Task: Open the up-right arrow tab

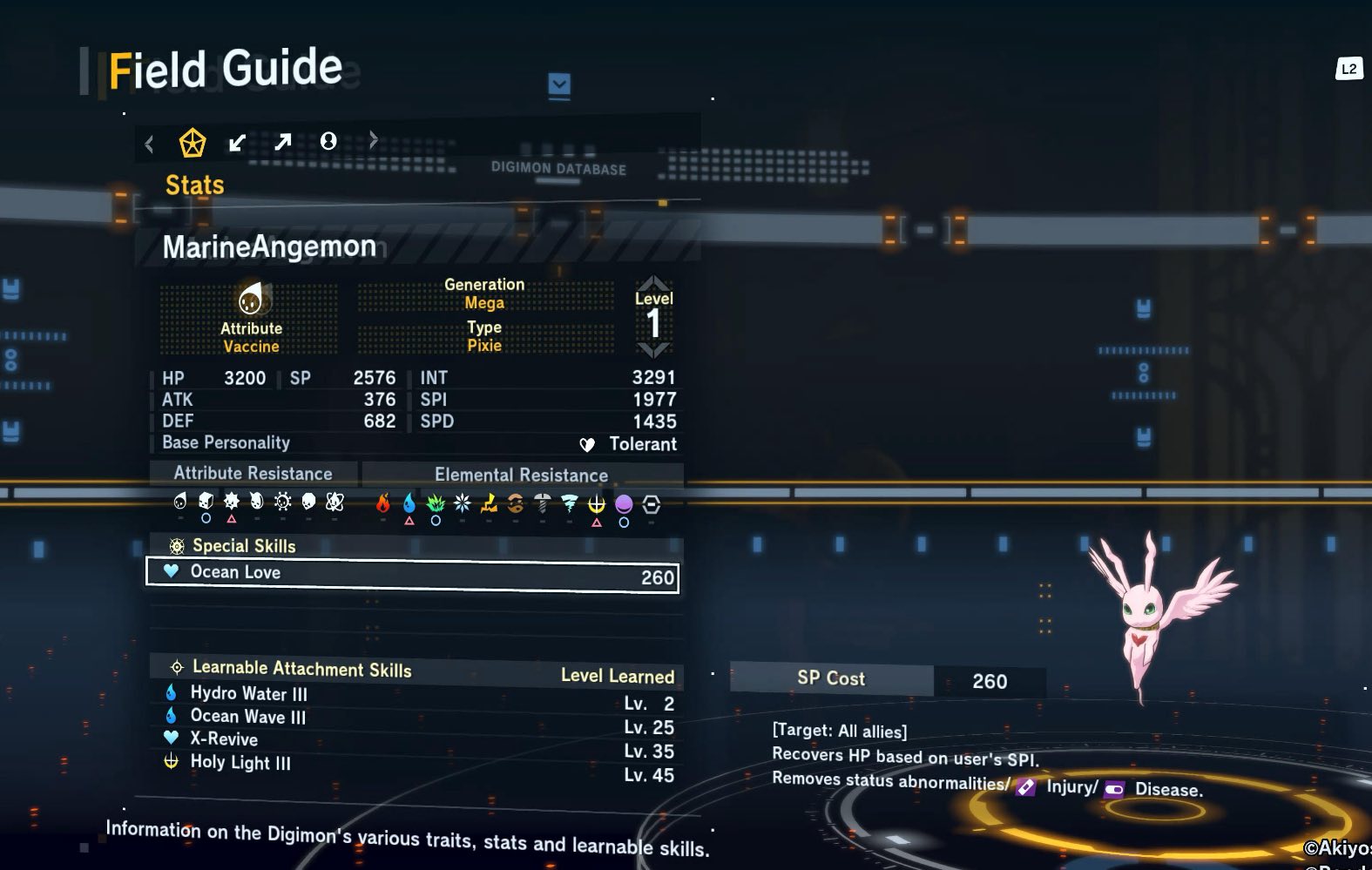Action: coord(282,141)
